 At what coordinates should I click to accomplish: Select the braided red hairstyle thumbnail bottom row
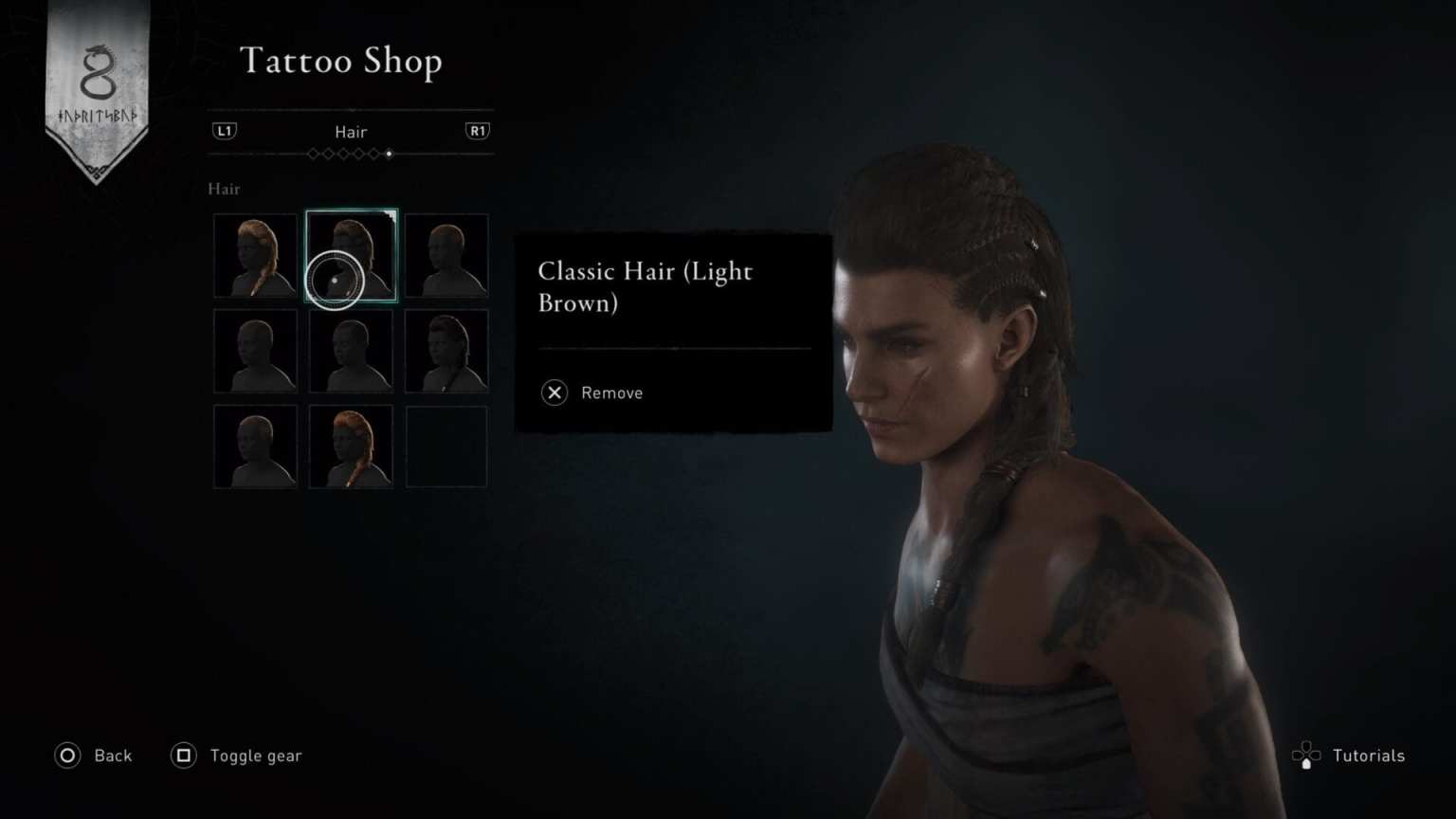(351, 446)
